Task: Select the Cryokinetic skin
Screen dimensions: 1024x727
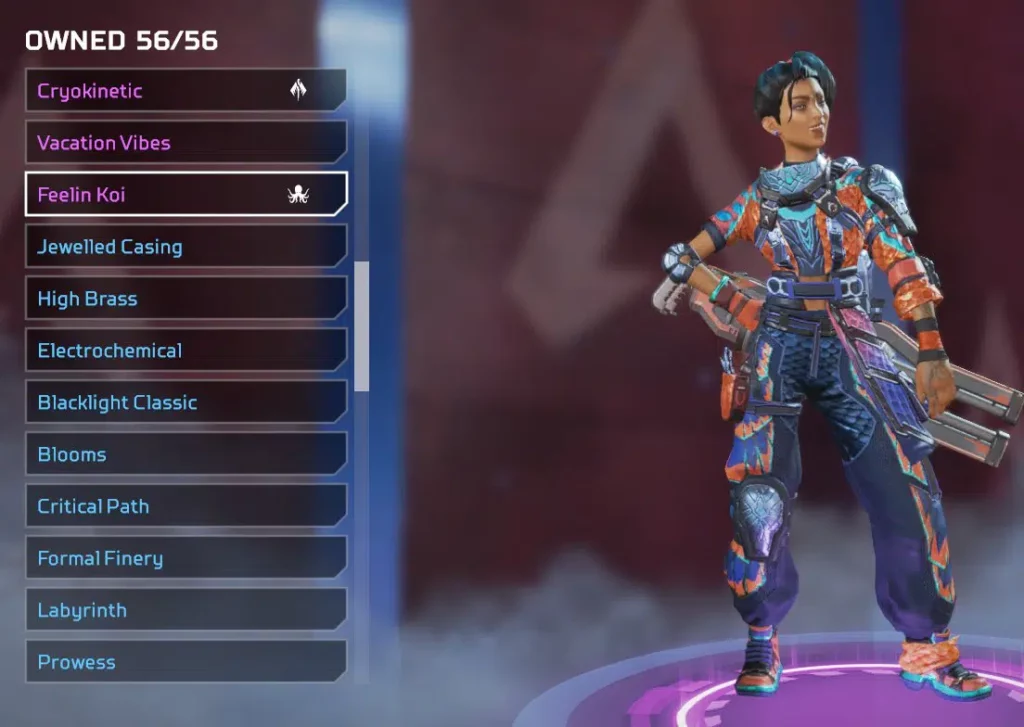Action: click(185, 91)
